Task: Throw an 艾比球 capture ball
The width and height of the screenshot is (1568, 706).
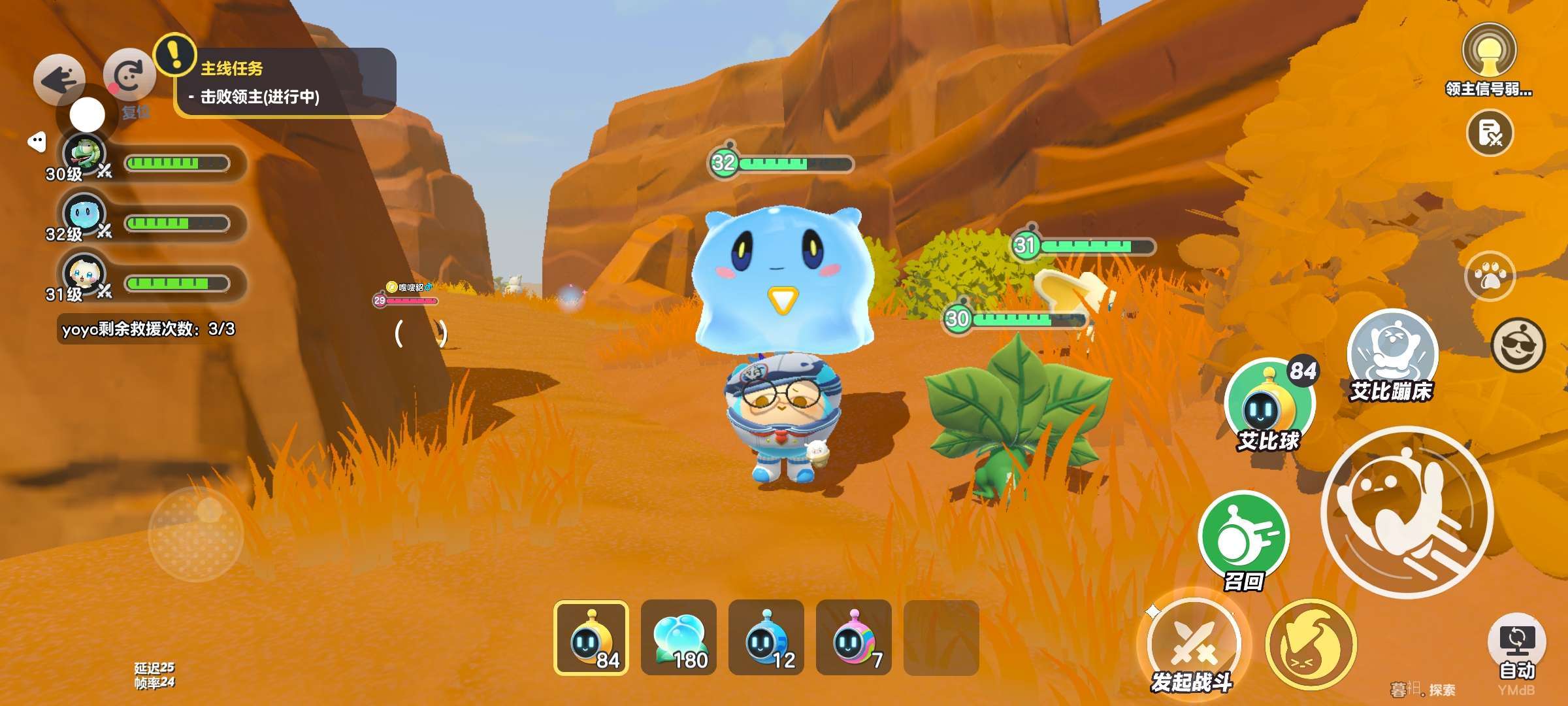Action: [1268, 404]
